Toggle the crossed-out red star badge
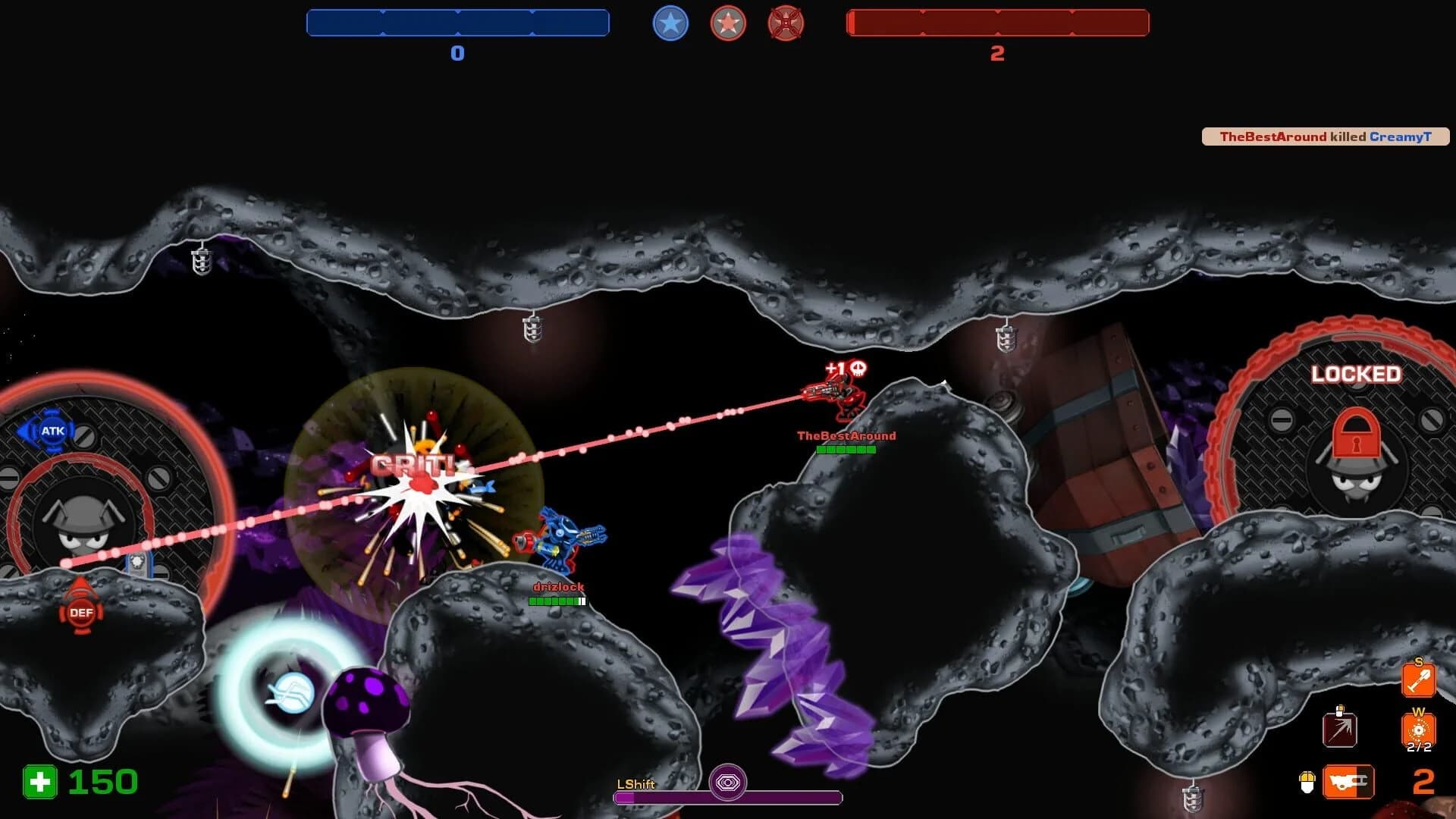Viewport: 1456px width, 819px height. pyautogui.click(x=786, y=24)
